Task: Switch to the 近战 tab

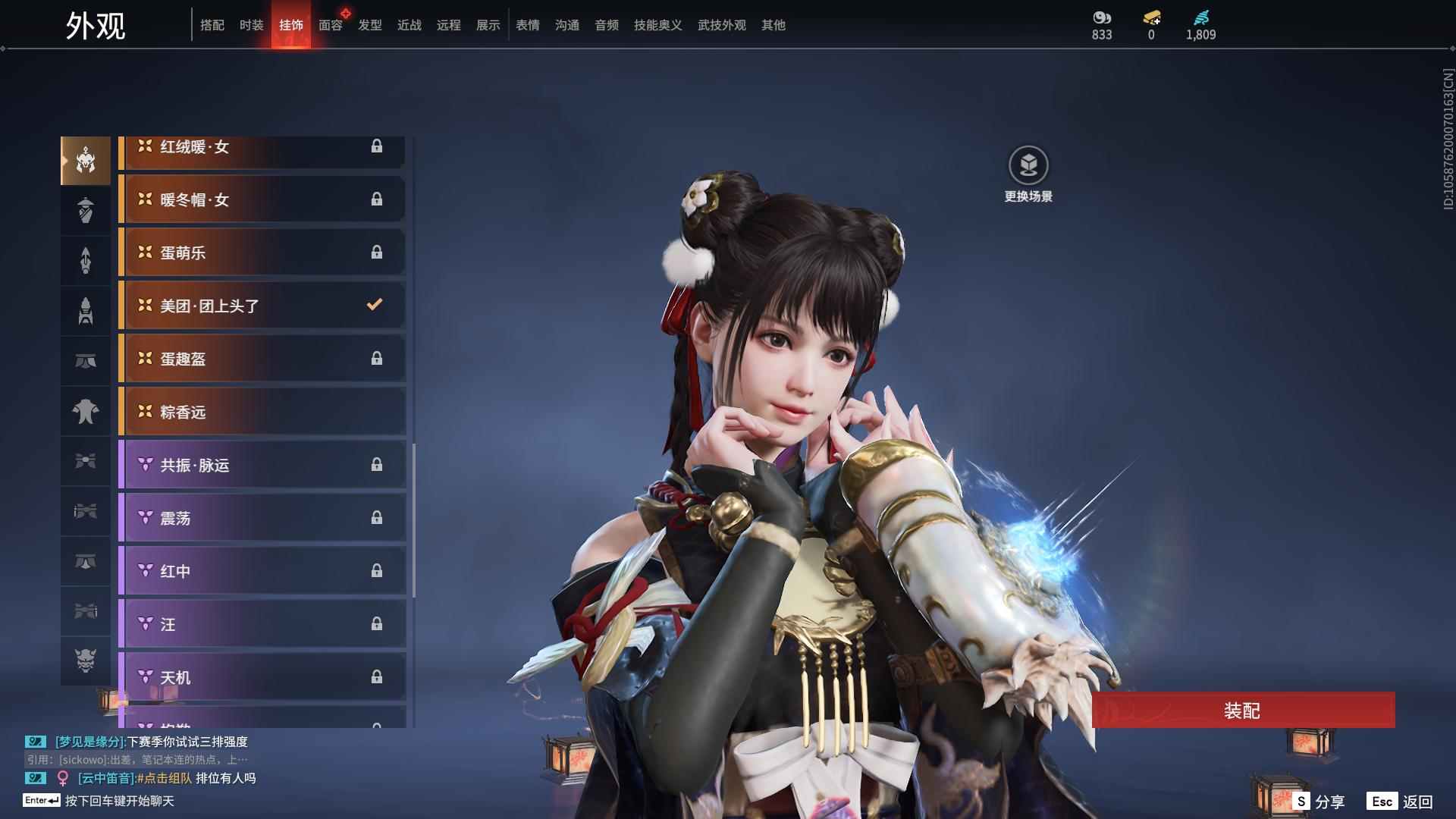Action: coord(409,25)
